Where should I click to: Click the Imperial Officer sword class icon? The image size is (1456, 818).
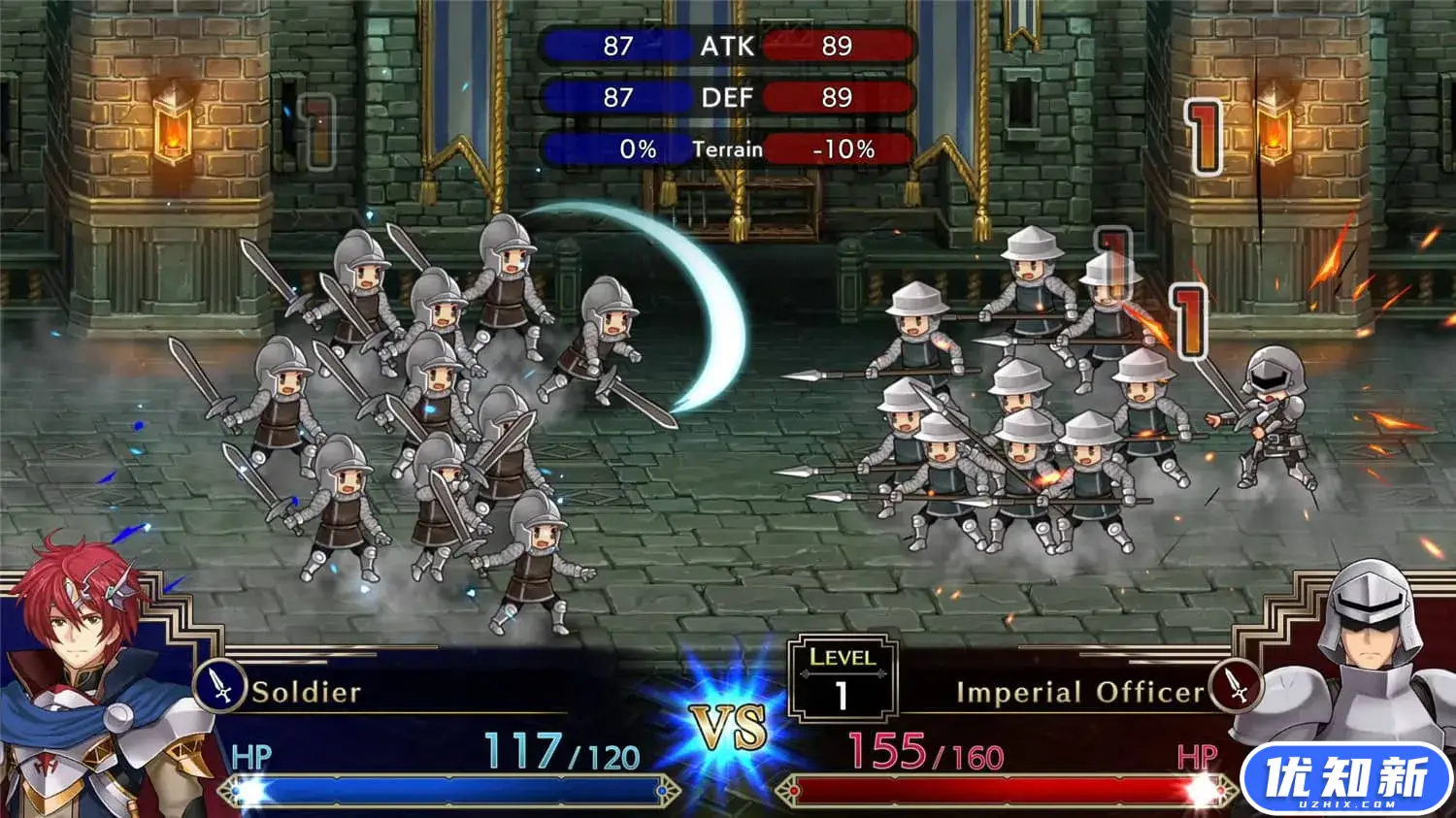[x=1236, y=686]
